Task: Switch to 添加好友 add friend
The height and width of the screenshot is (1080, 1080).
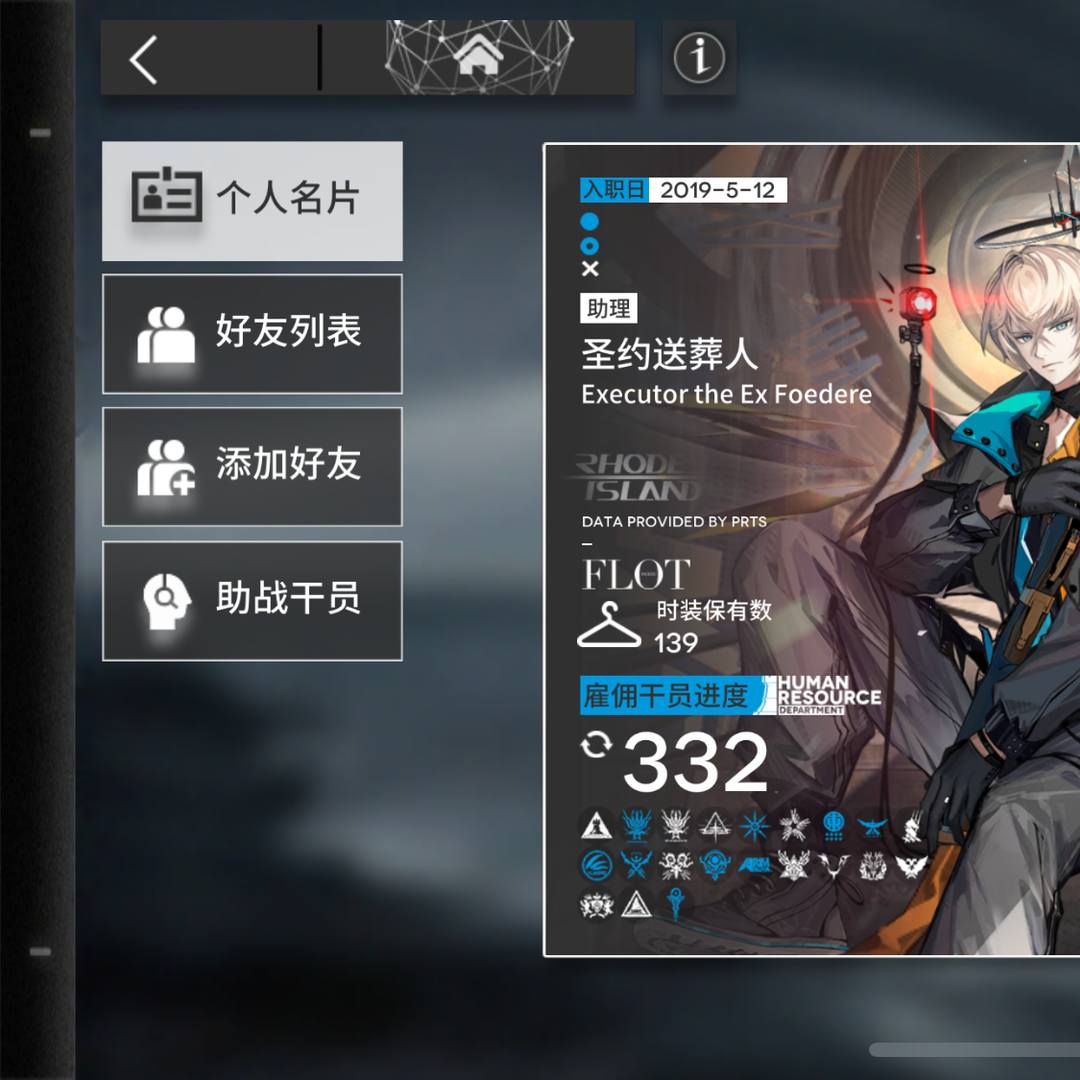Action: pos(252,467)
